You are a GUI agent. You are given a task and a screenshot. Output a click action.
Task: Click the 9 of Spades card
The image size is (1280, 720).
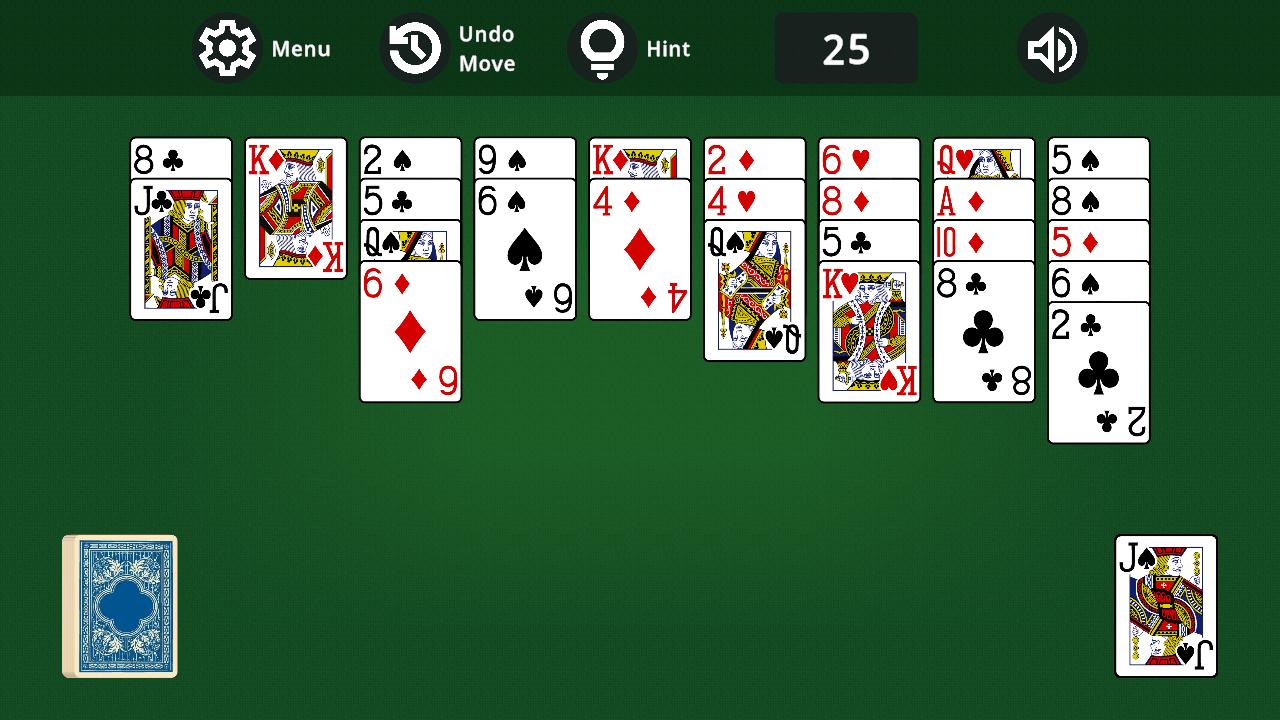[x=525, y=157]
